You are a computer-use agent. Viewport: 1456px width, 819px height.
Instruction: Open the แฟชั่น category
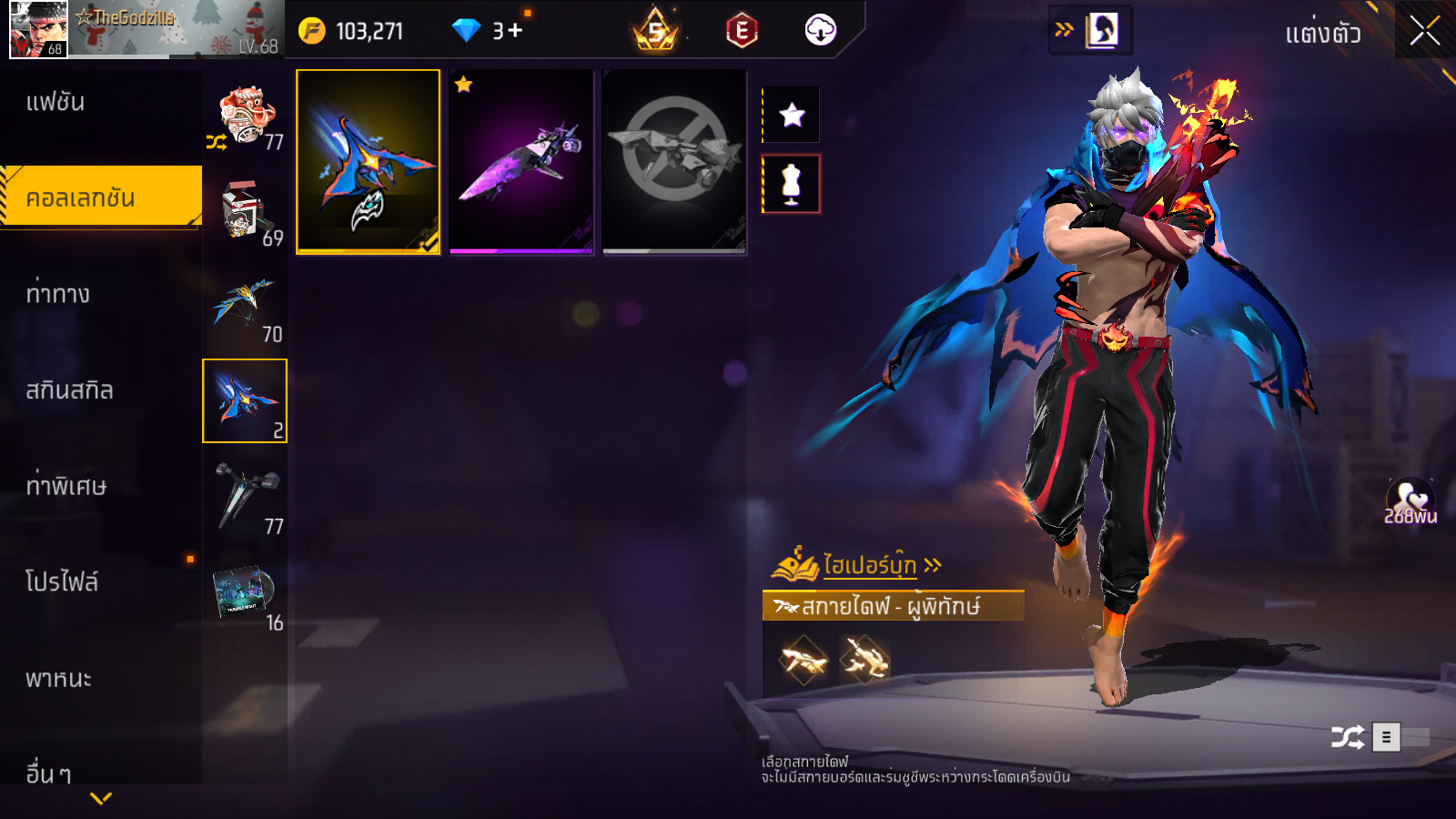click(x=56, y=102)
